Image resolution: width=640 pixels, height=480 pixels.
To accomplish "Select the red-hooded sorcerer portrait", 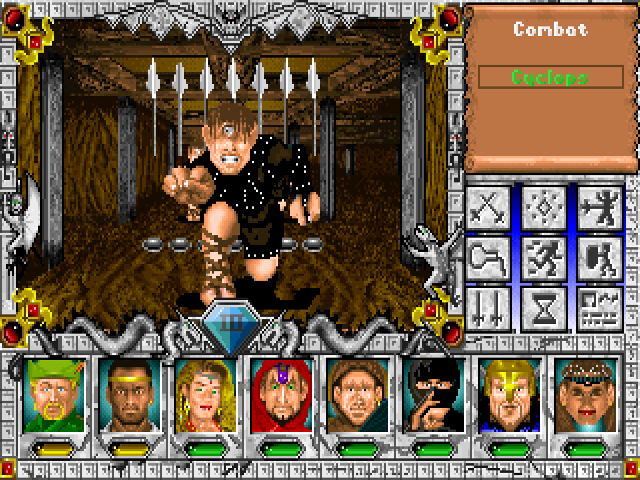I will click(279, 394).
